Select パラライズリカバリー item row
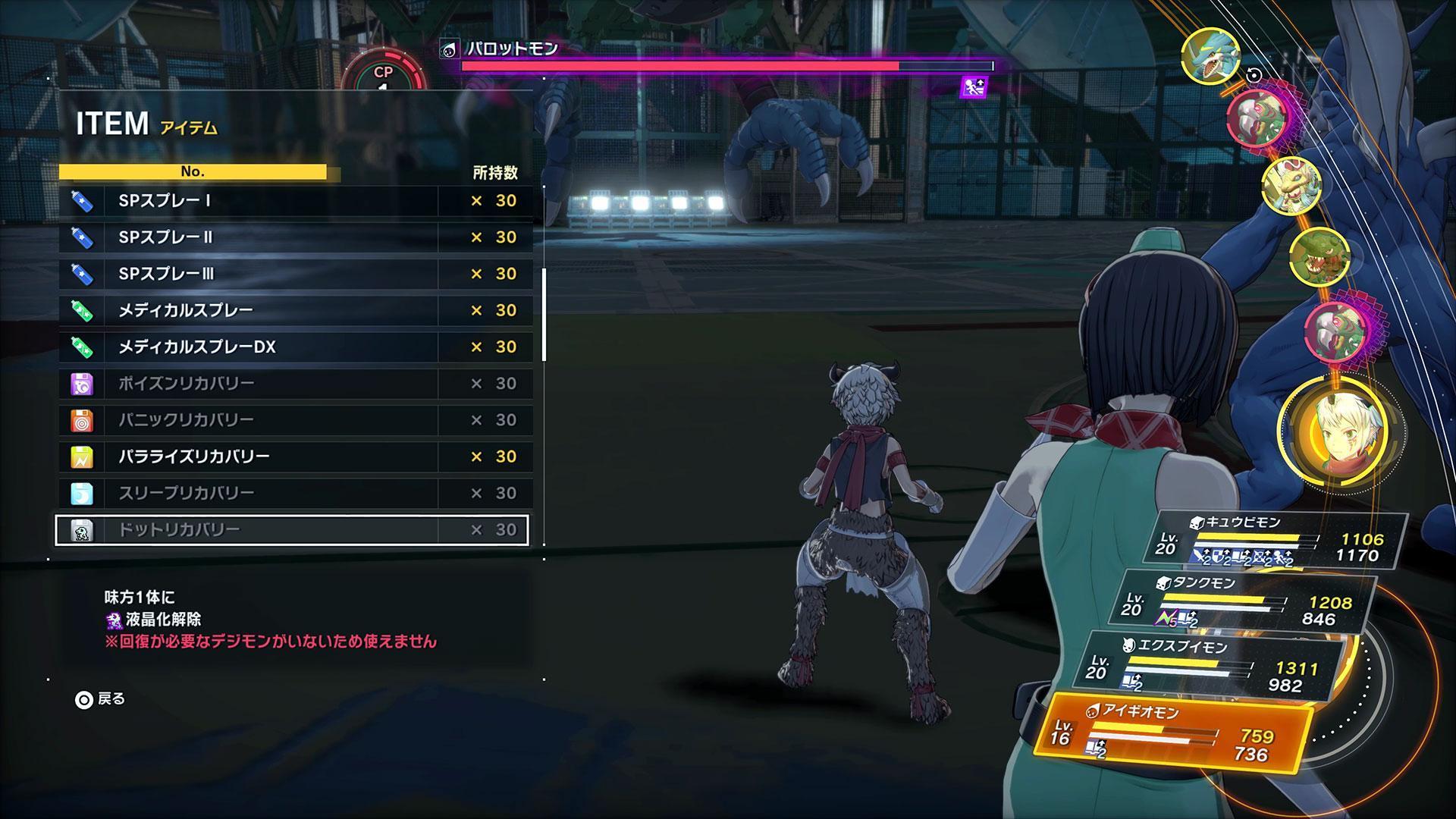The image size is (1456, 819). (x=296, y=457)
